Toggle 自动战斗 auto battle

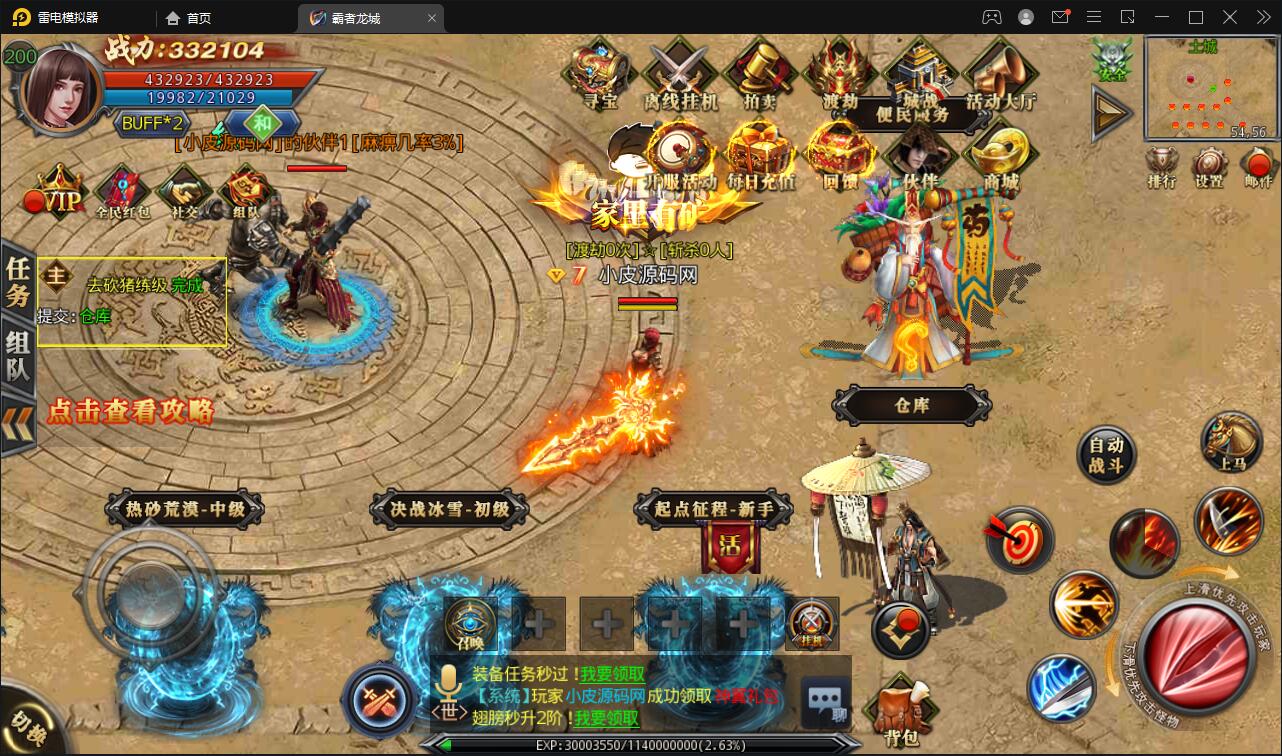[x=1106, y=456]
